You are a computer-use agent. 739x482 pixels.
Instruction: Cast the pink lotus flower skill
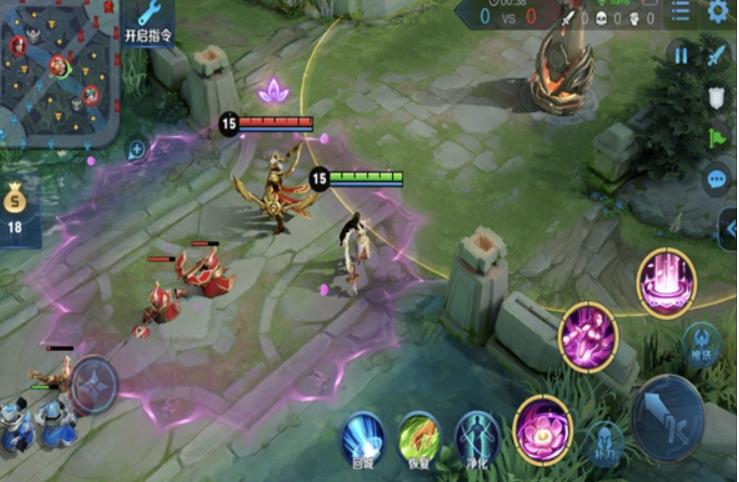[543, 430]
